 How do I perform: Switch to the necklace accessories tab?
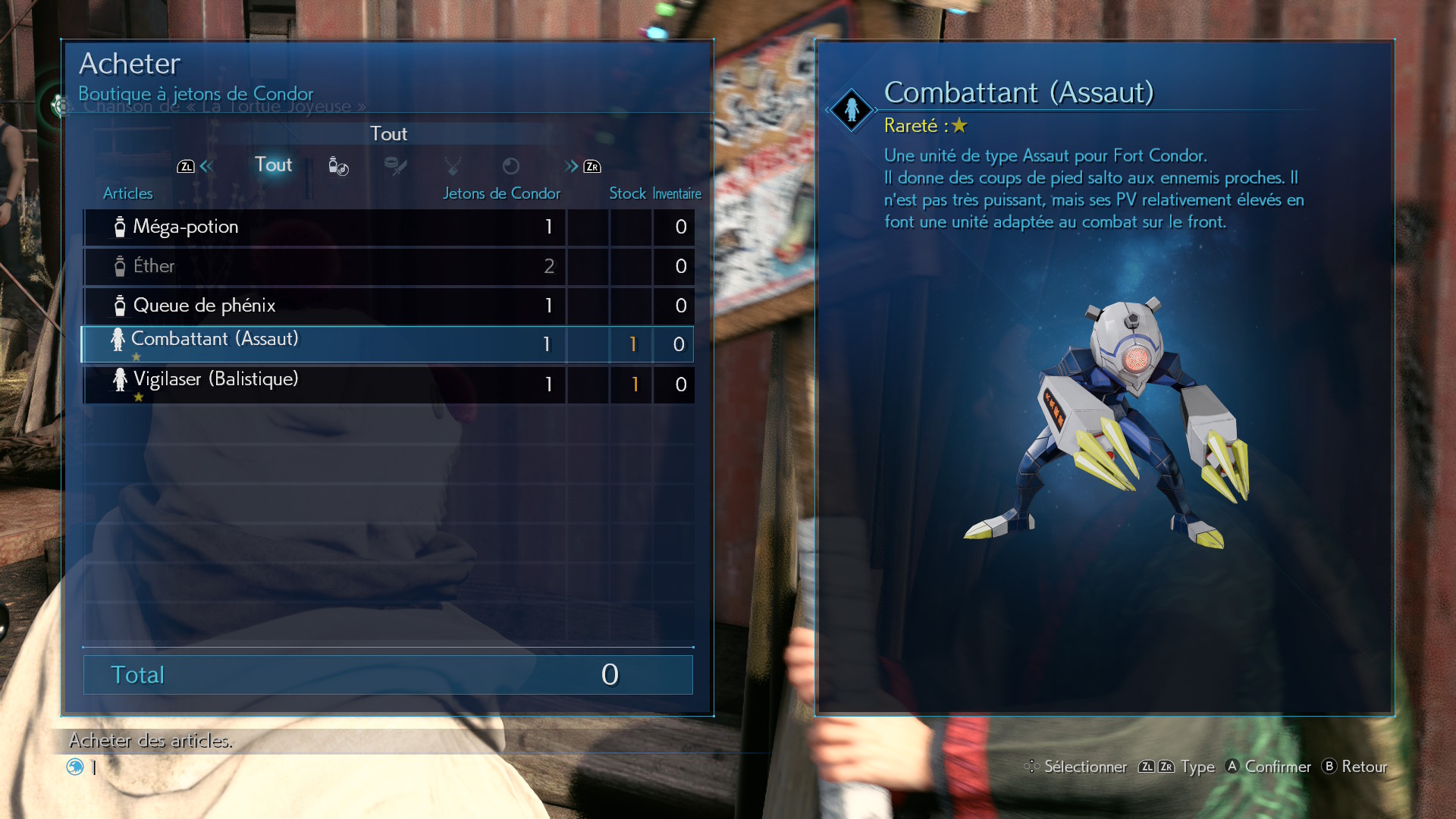453,166
